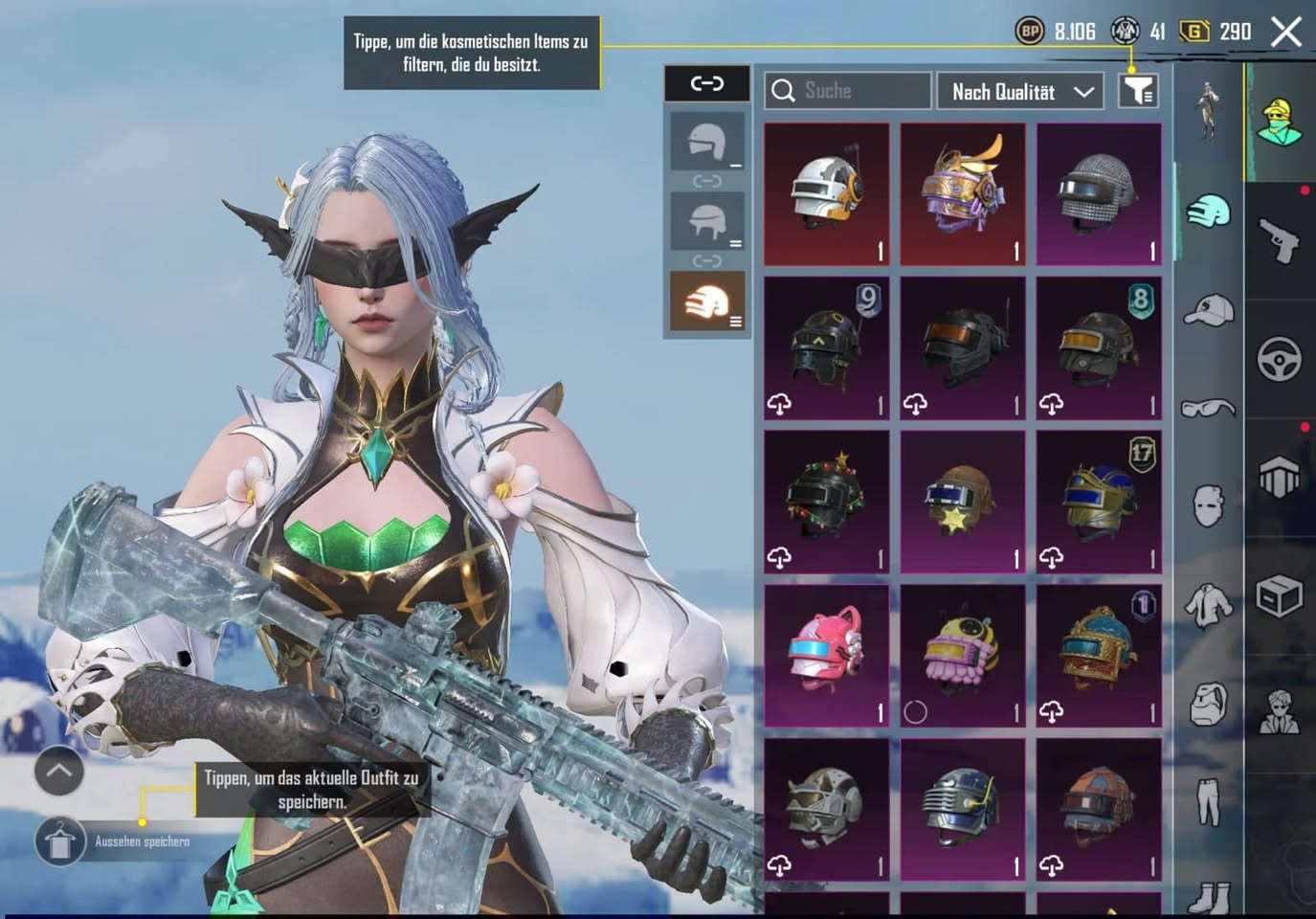Select the pink cat helmet skin

coord(827,656)
